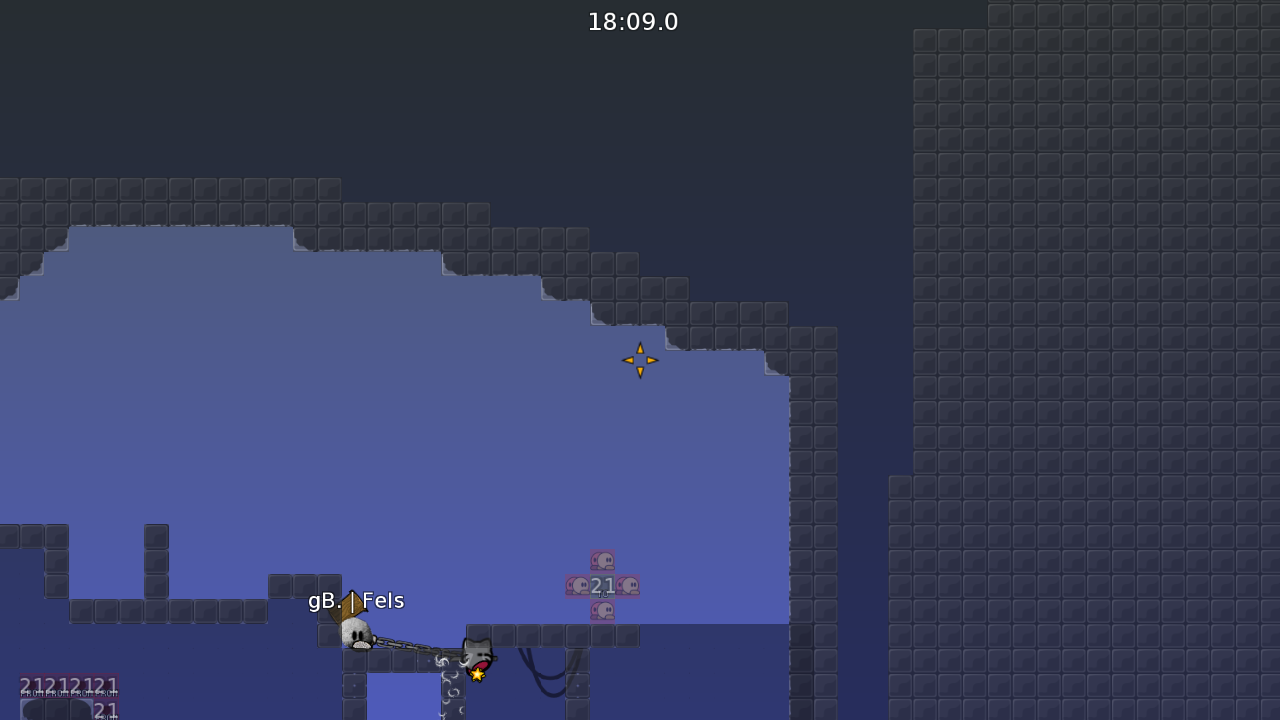Click the 18:09.0 match timer display
Viewport: 1280px width, 720px height.
point(632,21)
